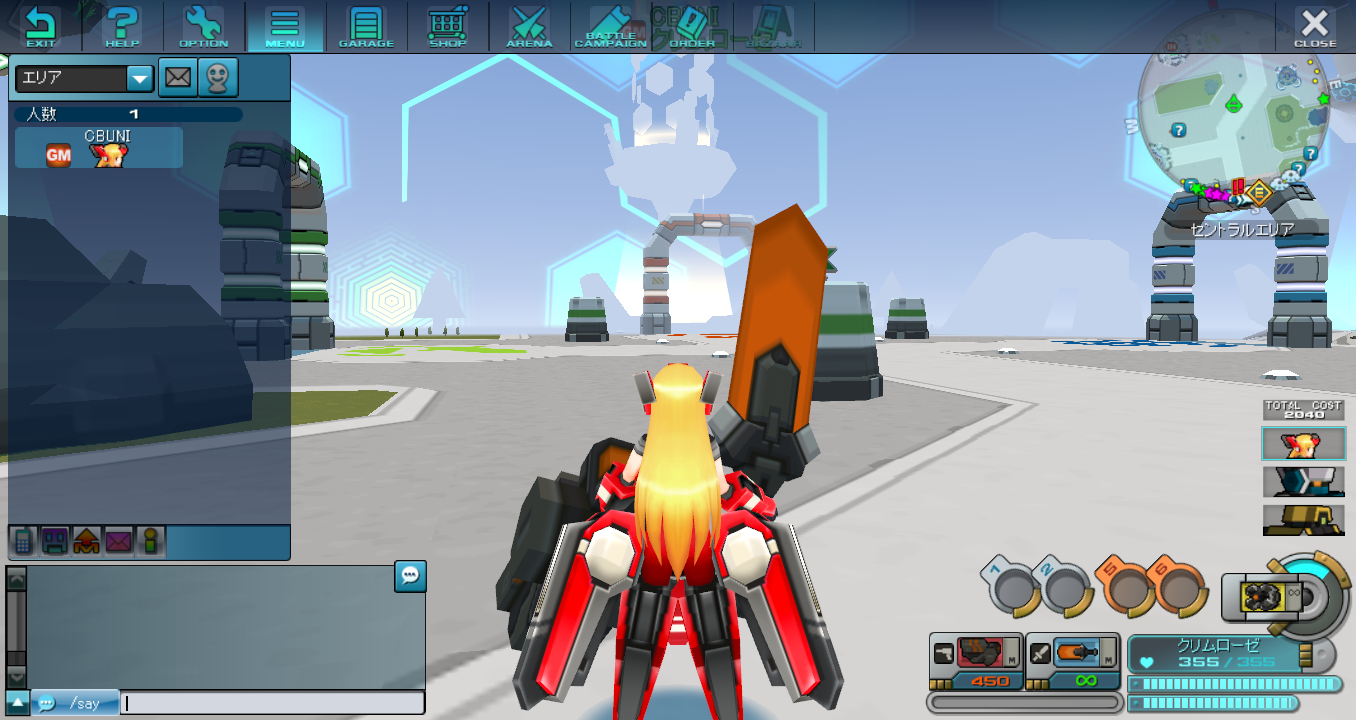Go to the GARAGE
The width and height of the screenshot is (1356, 720).
(x=366, y=27)
